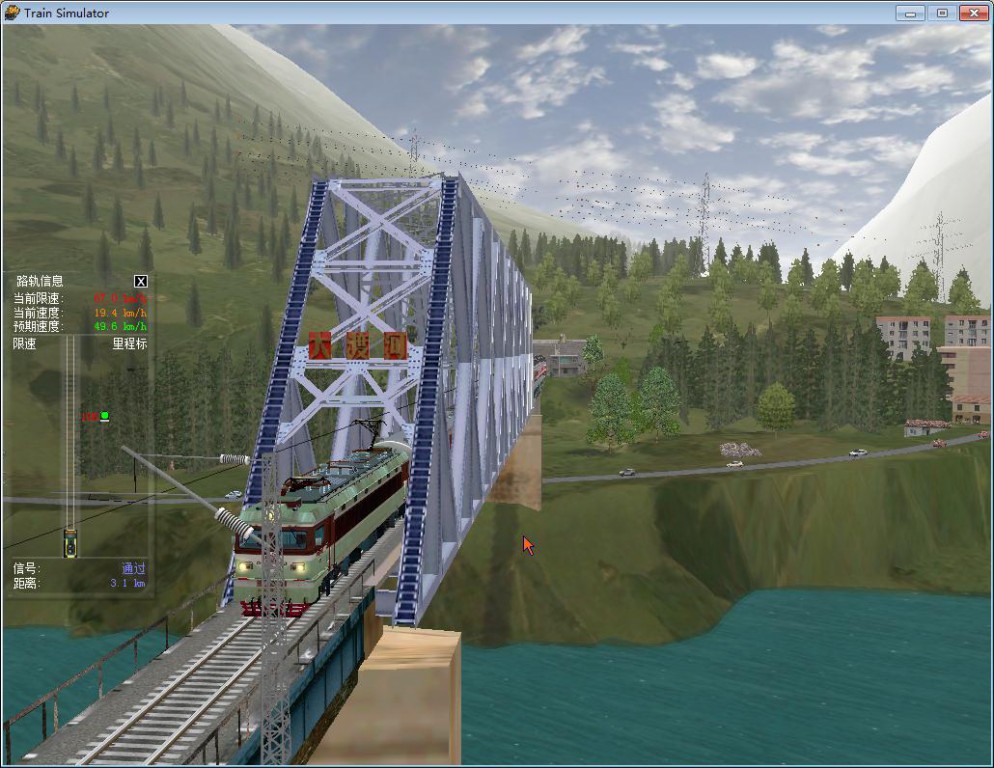The width and height of the screenshot is (994, 768).
Task: Close the 路轨信息 track monitor panel
Action: tap(141, 282)
